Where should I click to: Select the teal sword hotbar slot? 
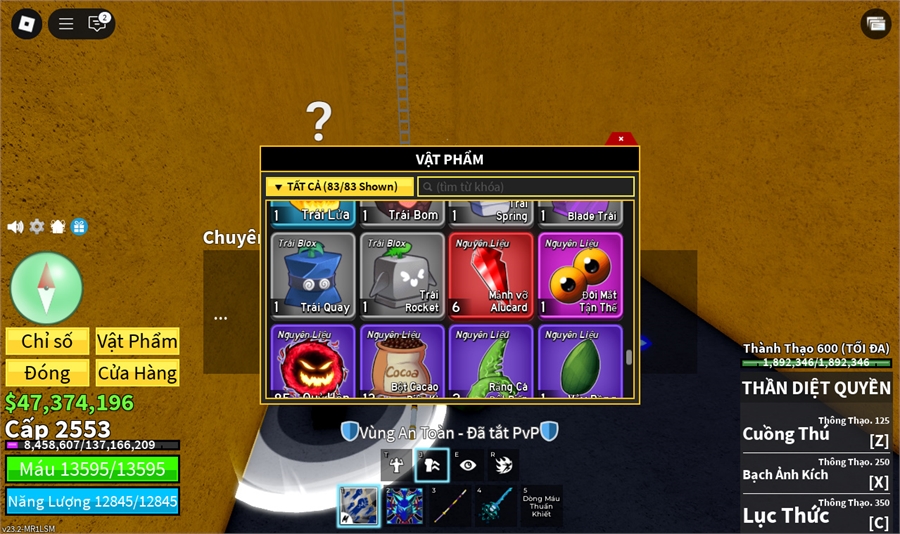pos(497,506)
